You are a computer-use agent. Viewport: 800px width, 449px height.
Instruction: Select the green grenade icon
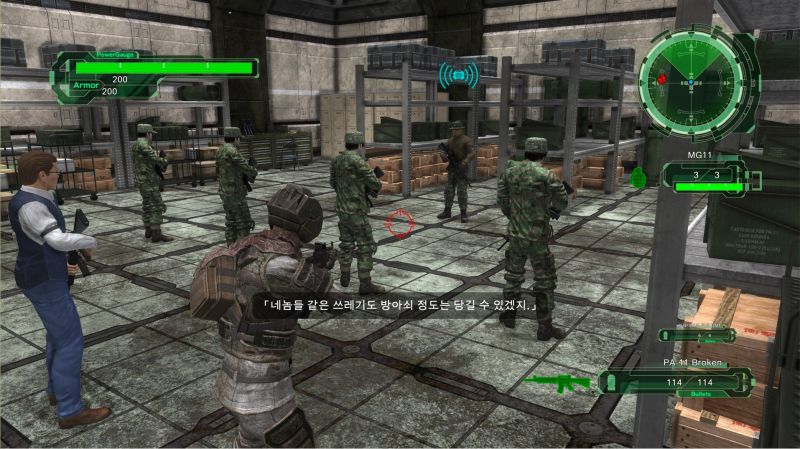point(638,178)
